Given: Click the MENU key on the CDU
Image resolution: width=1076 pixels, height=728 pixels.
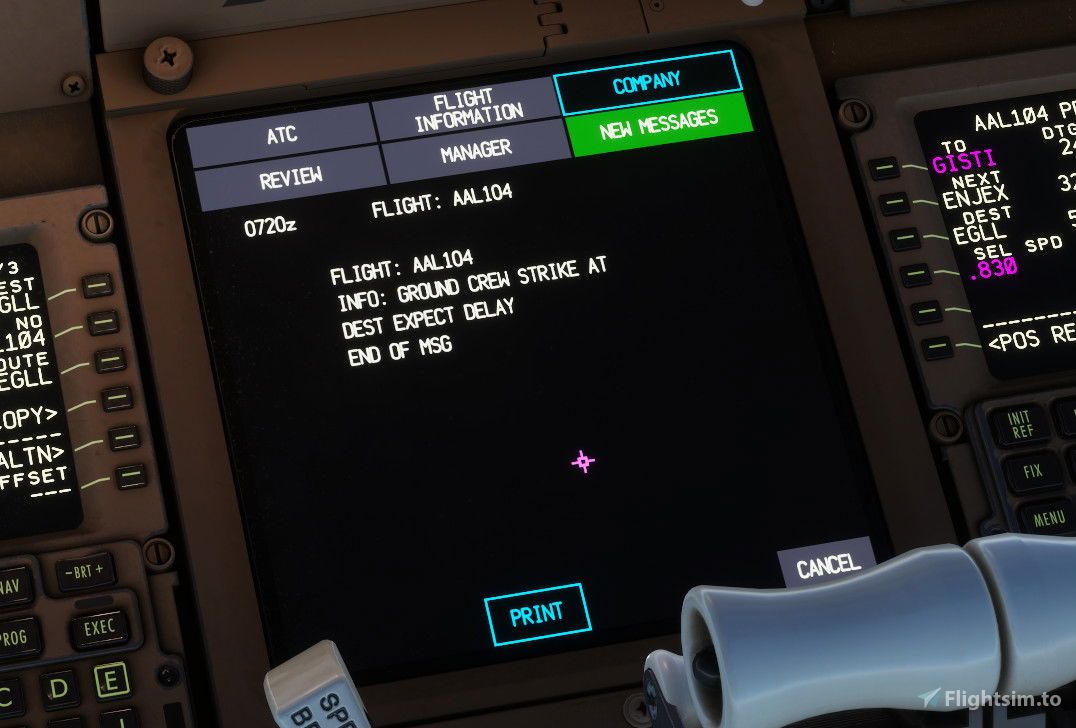Looking at the screenshot, I should 1049,519.
